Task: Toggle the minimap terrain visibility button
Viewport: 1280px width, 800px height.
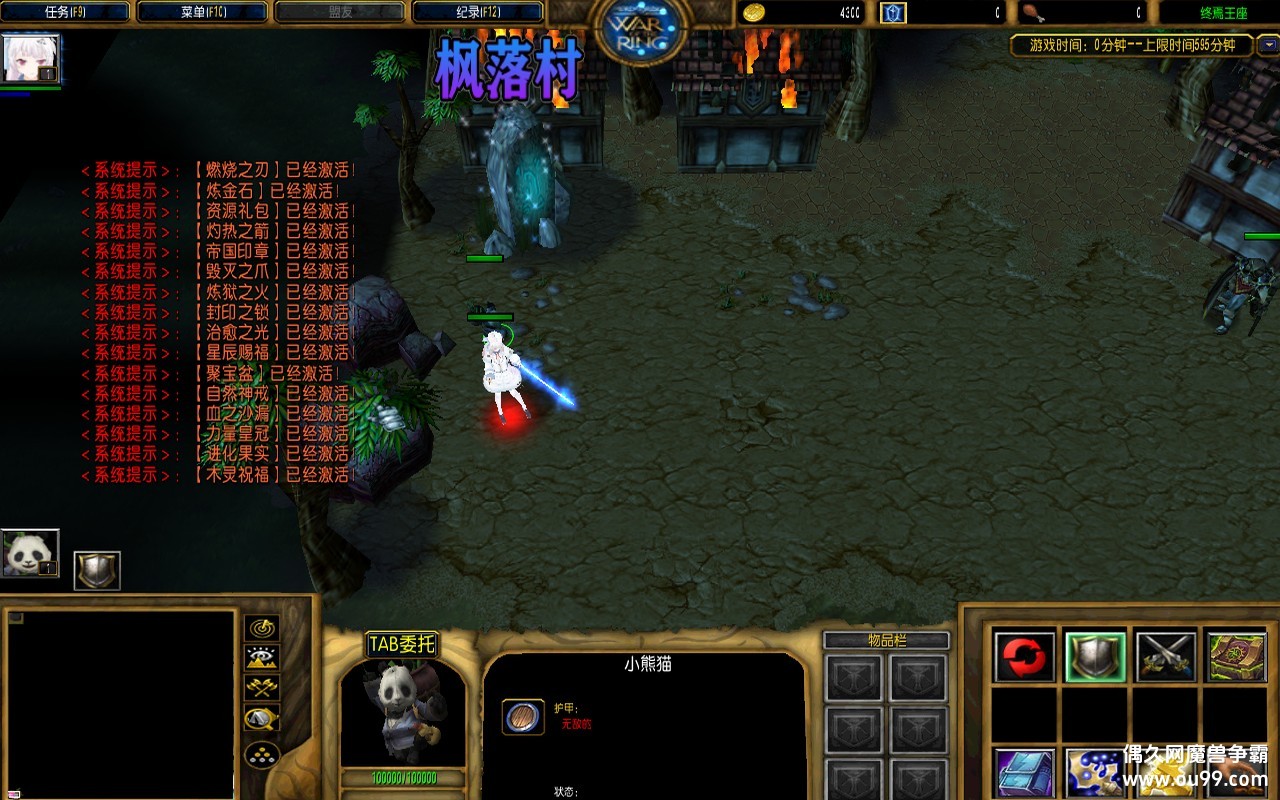Action: pos(261,658)
